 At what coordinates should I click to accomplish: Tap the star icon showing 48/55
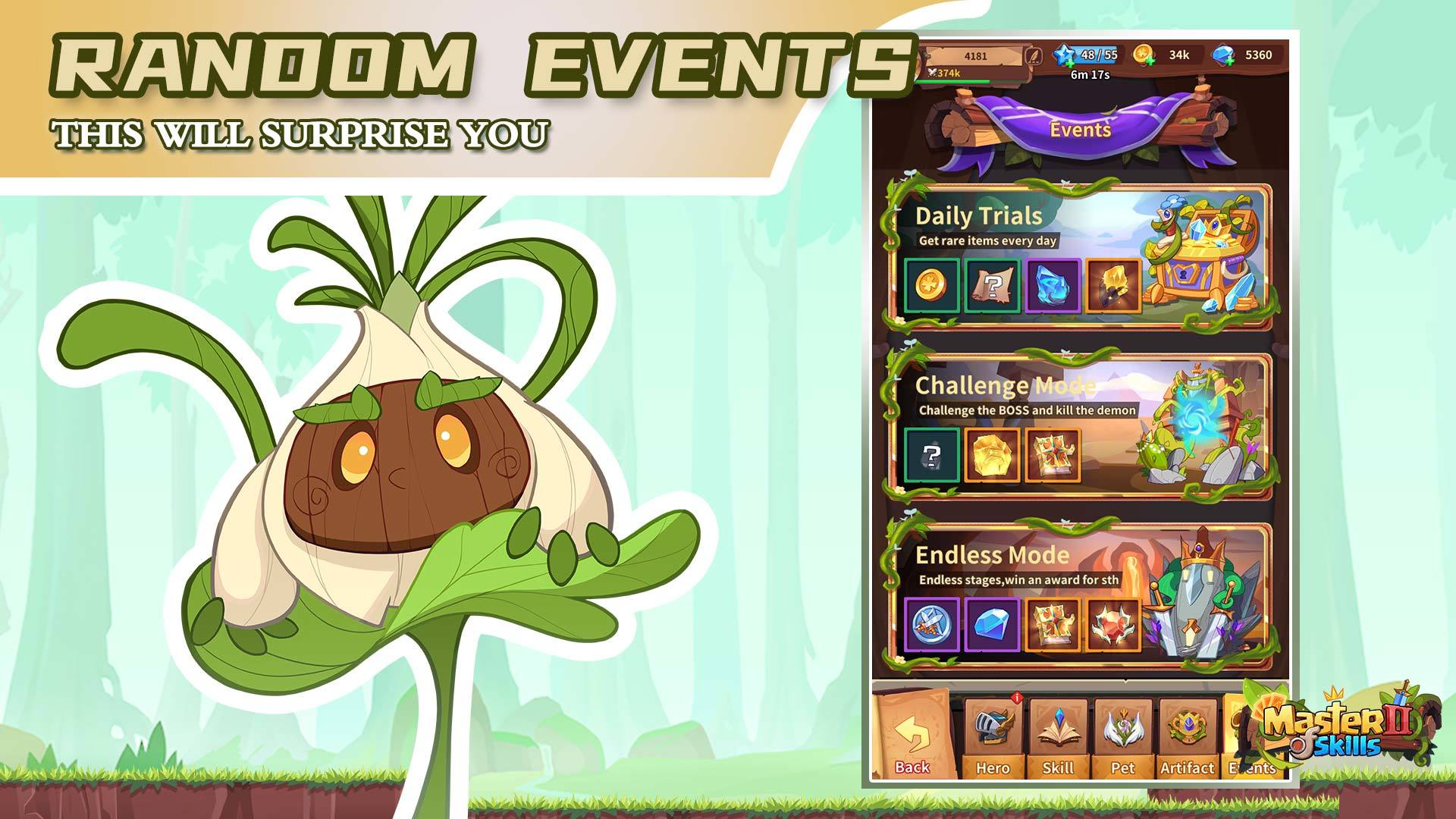[x=1065, y=55]
